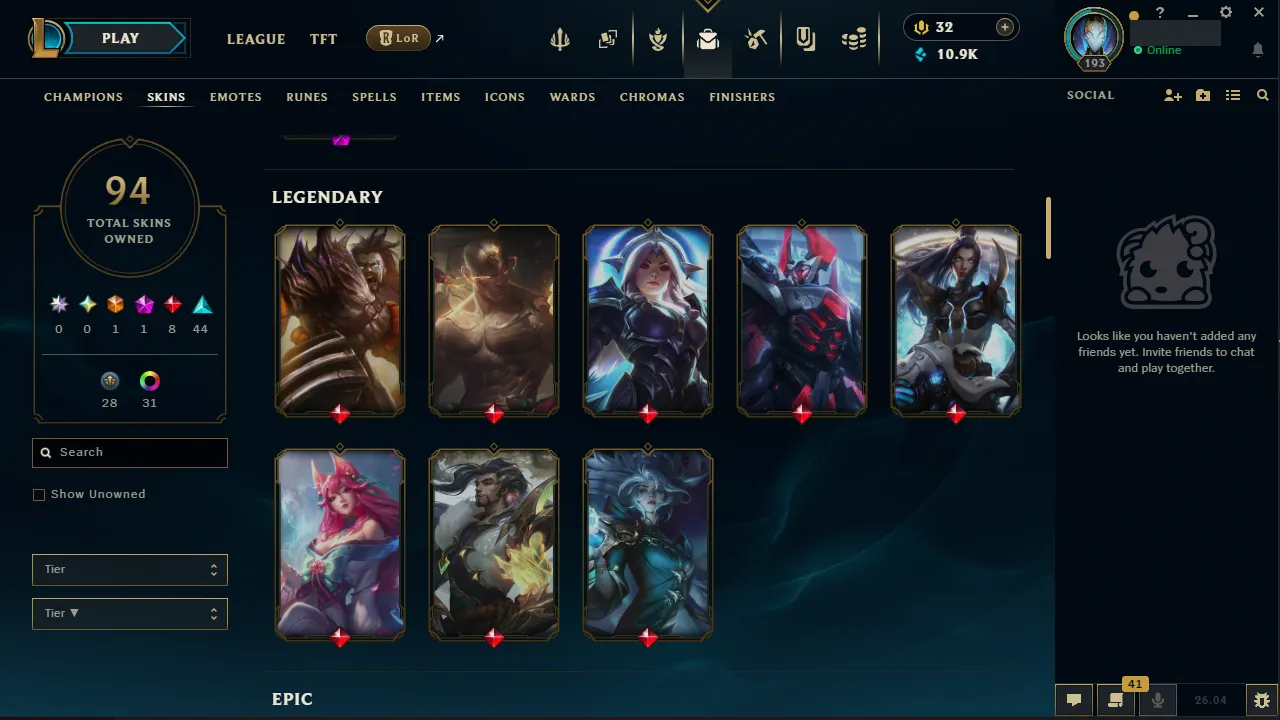The image size is (1280, 720).
Task: Open Your Shop cards icon
Action: [x=608, y=39]
